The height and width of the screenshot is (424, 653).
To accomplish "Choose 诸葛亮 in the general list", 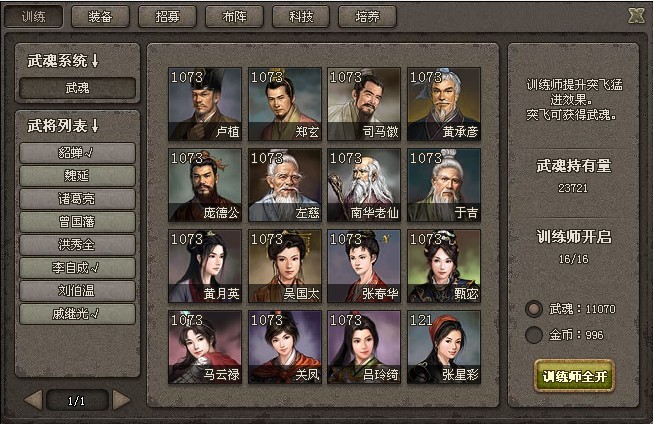I will click(77, 199).
